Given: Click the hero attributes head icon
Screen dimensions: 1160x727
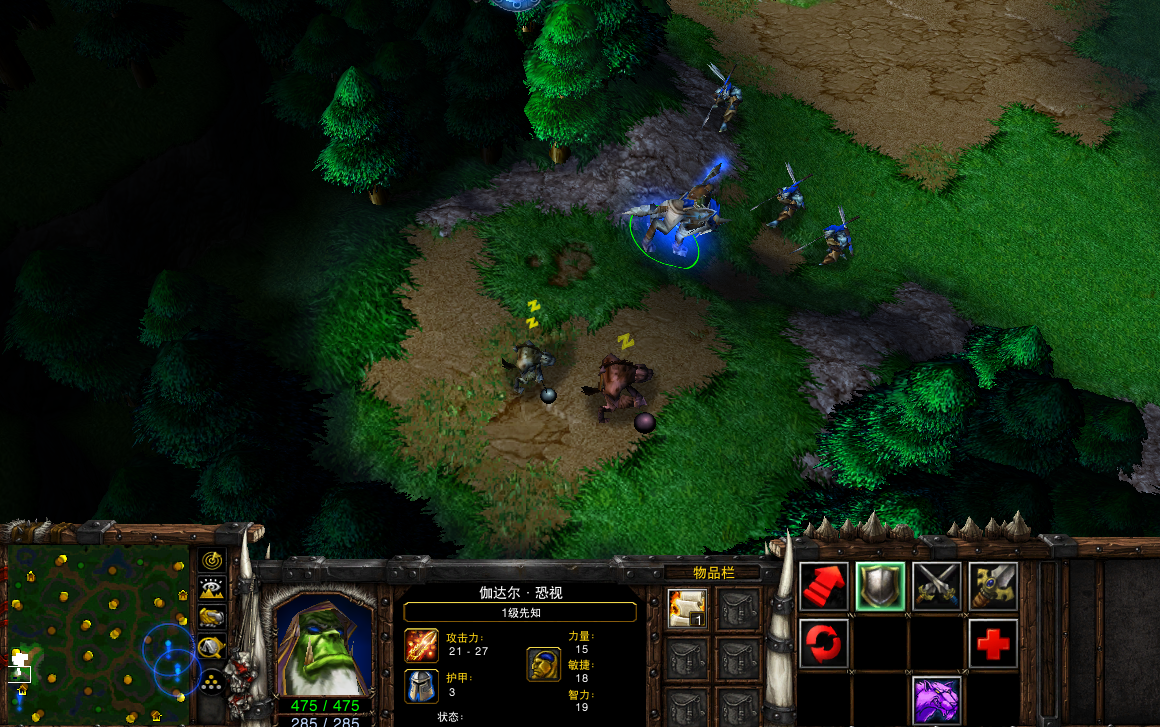Looking at the screenshot, I should pyautogui.click(x=543, y=664).
